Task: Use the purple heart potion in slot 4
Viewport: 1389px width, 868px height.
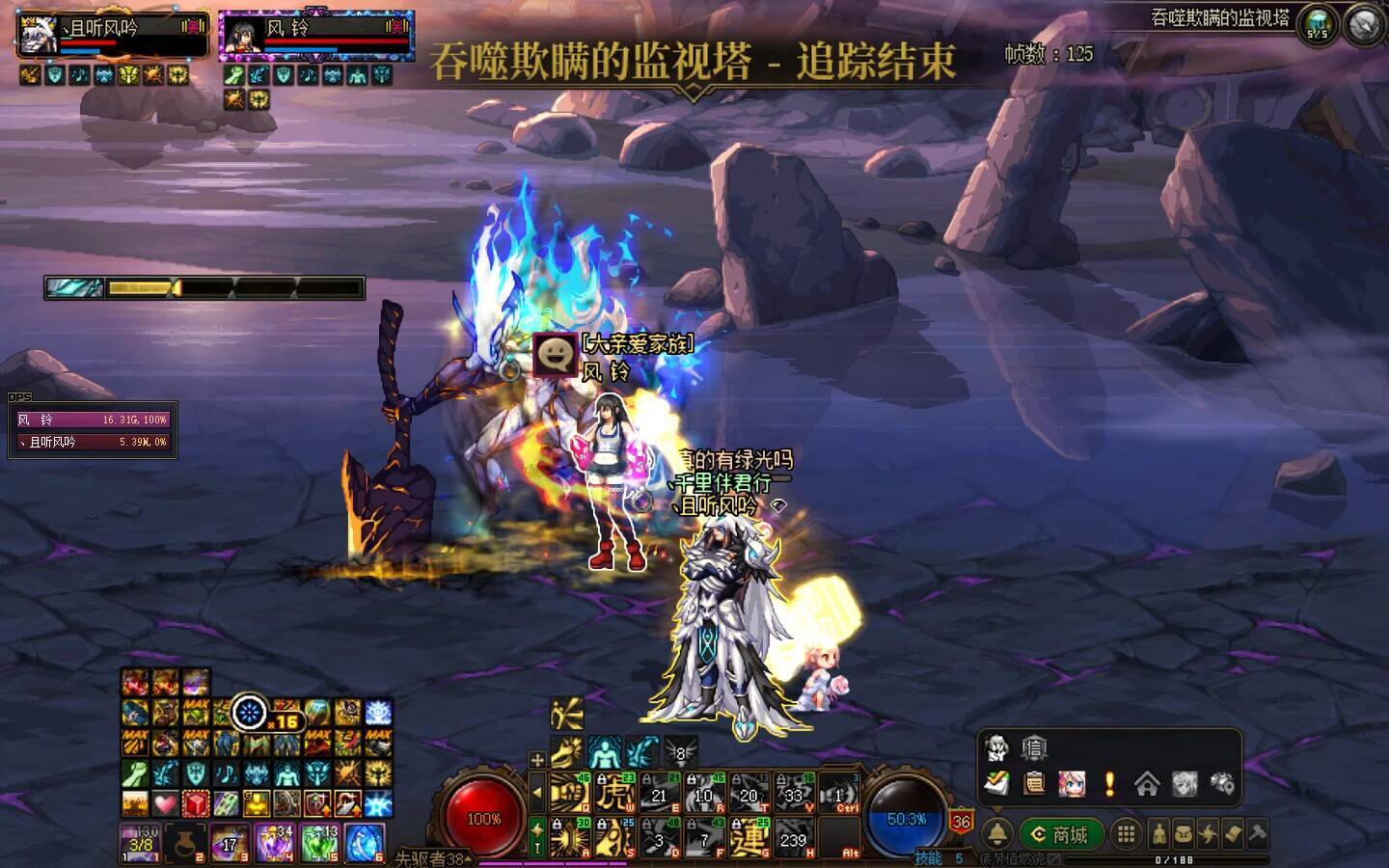Action: point(275,843)
